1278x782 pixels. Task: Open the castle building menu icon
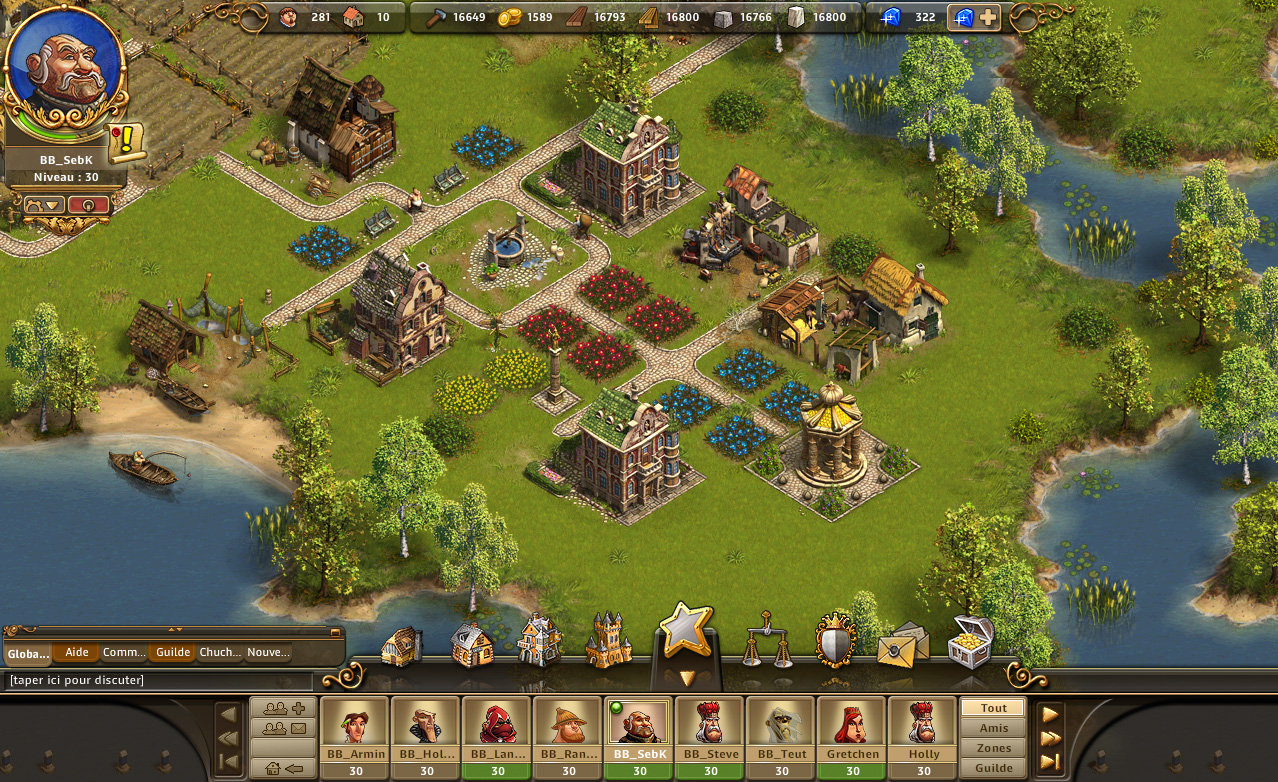click(608, 641)
